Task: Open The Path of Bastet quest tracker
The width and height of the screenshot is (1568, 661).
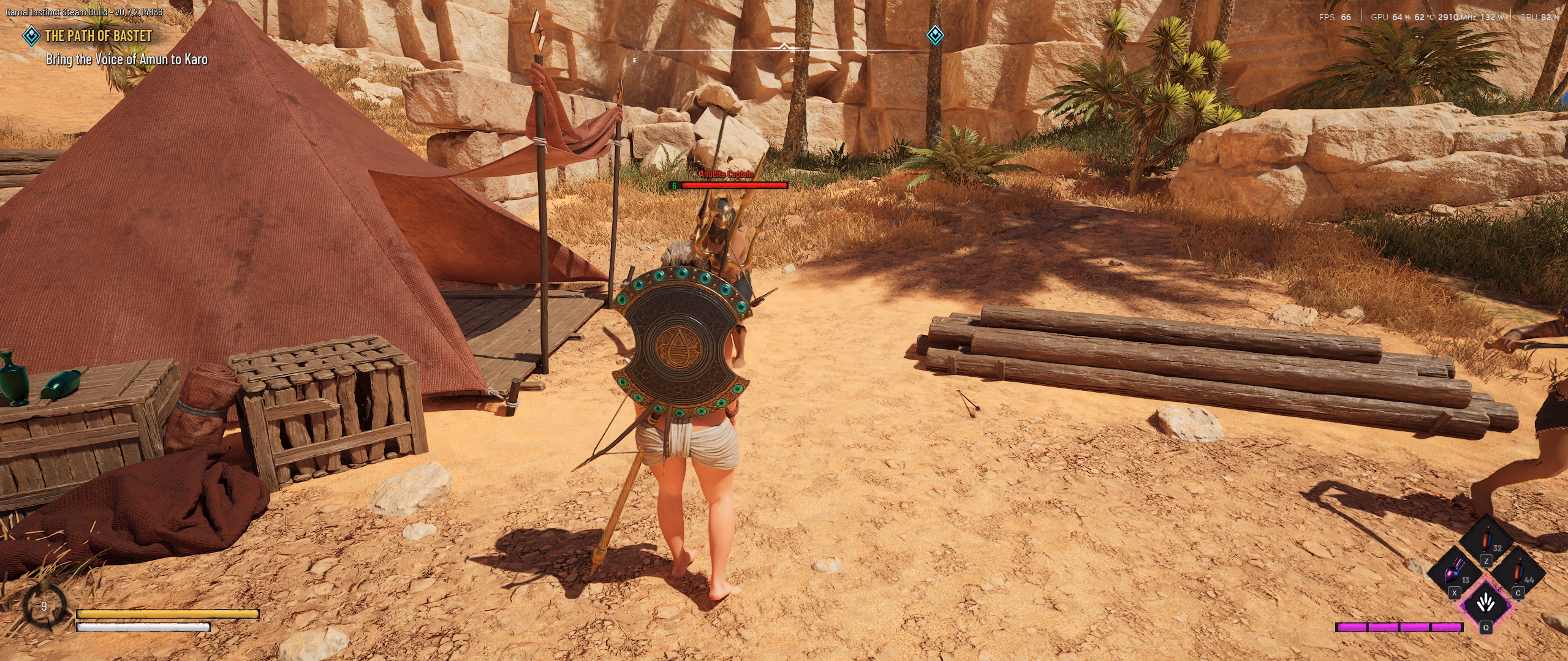Action: 98,36
